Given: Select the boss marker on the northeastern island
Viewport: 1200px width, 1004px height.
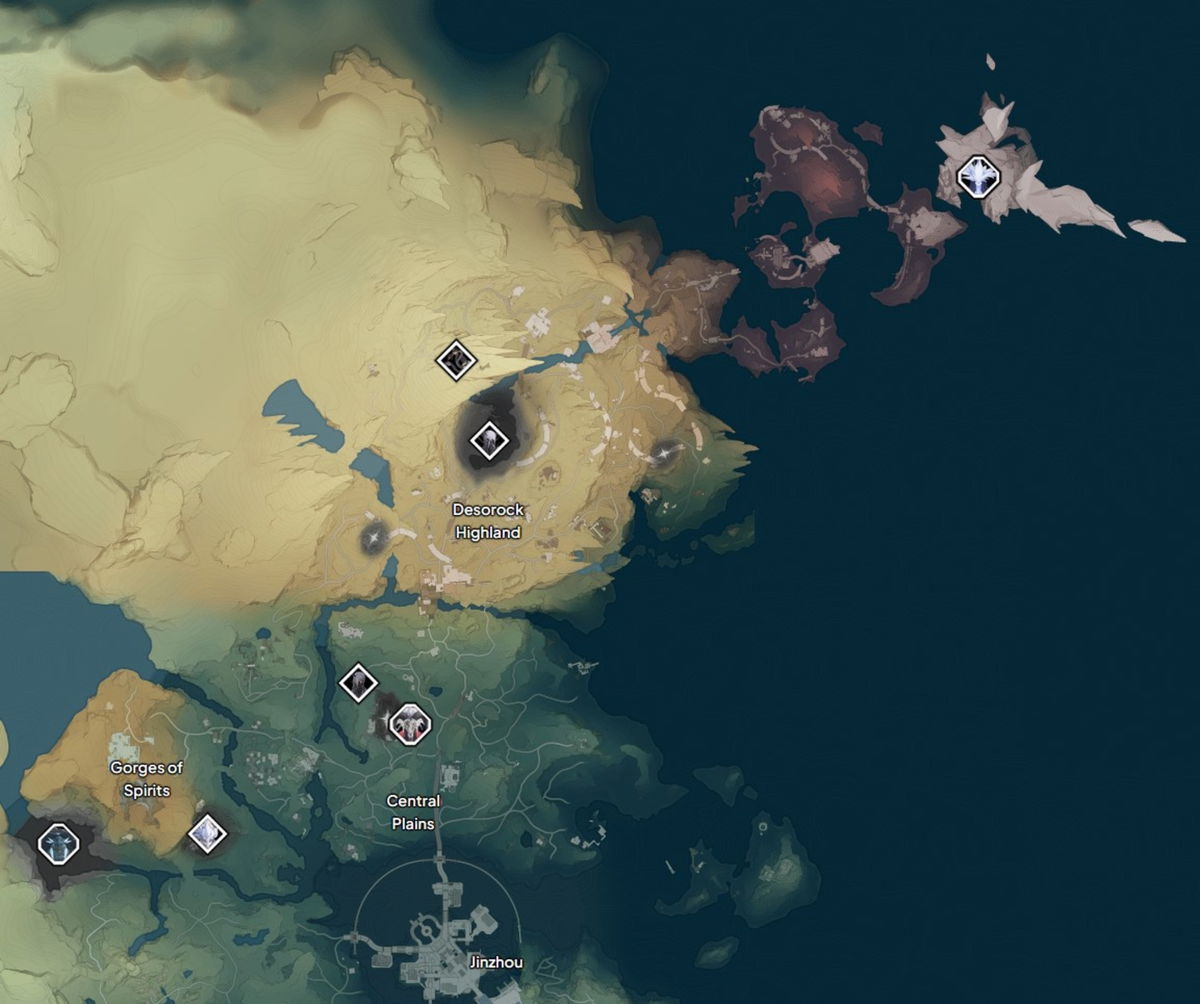Looking at the screenshot, I should pyautogui.click(x=977, y=177).
